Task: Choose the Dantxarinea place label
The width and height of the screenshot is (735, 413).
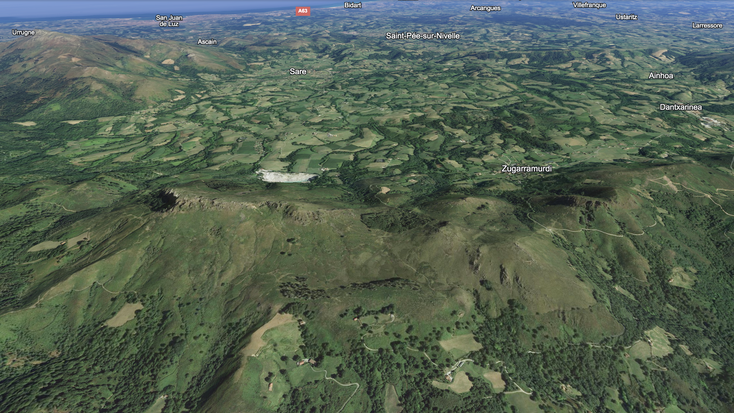Action: [680, 107]
